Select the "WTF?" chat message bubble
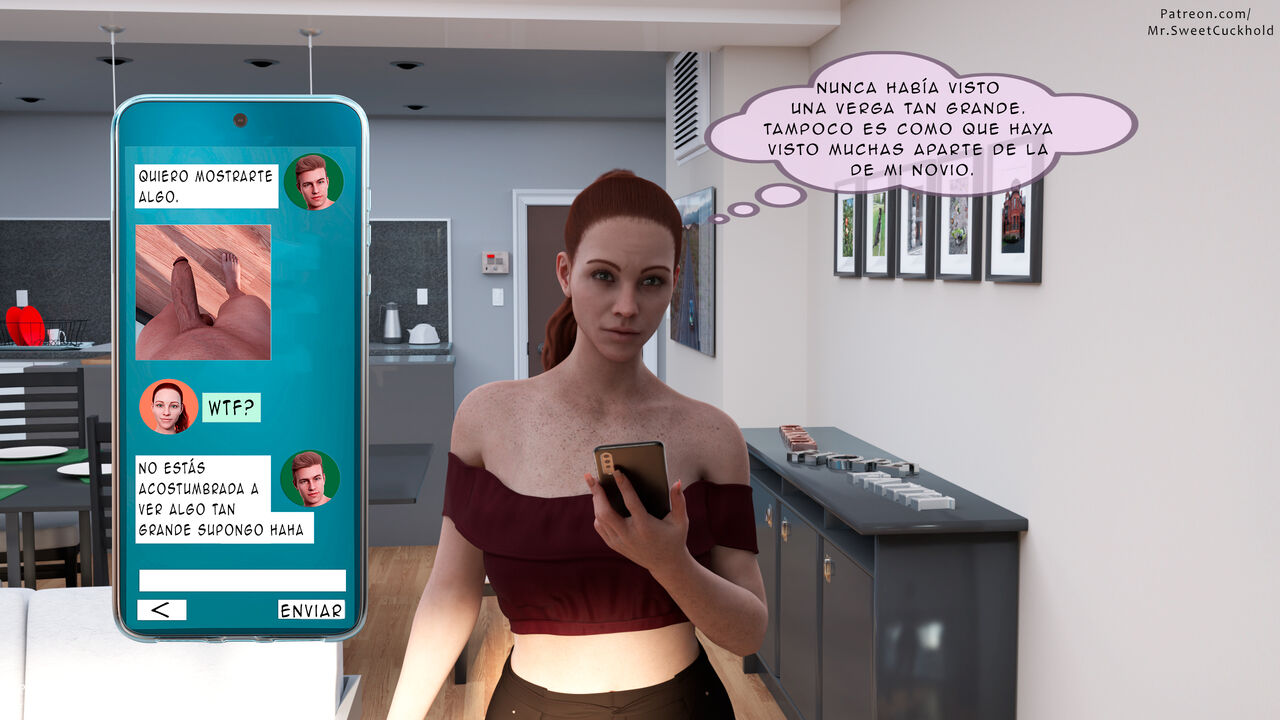The width and height of the screenshot is (1280, 720). pos(231,407)
